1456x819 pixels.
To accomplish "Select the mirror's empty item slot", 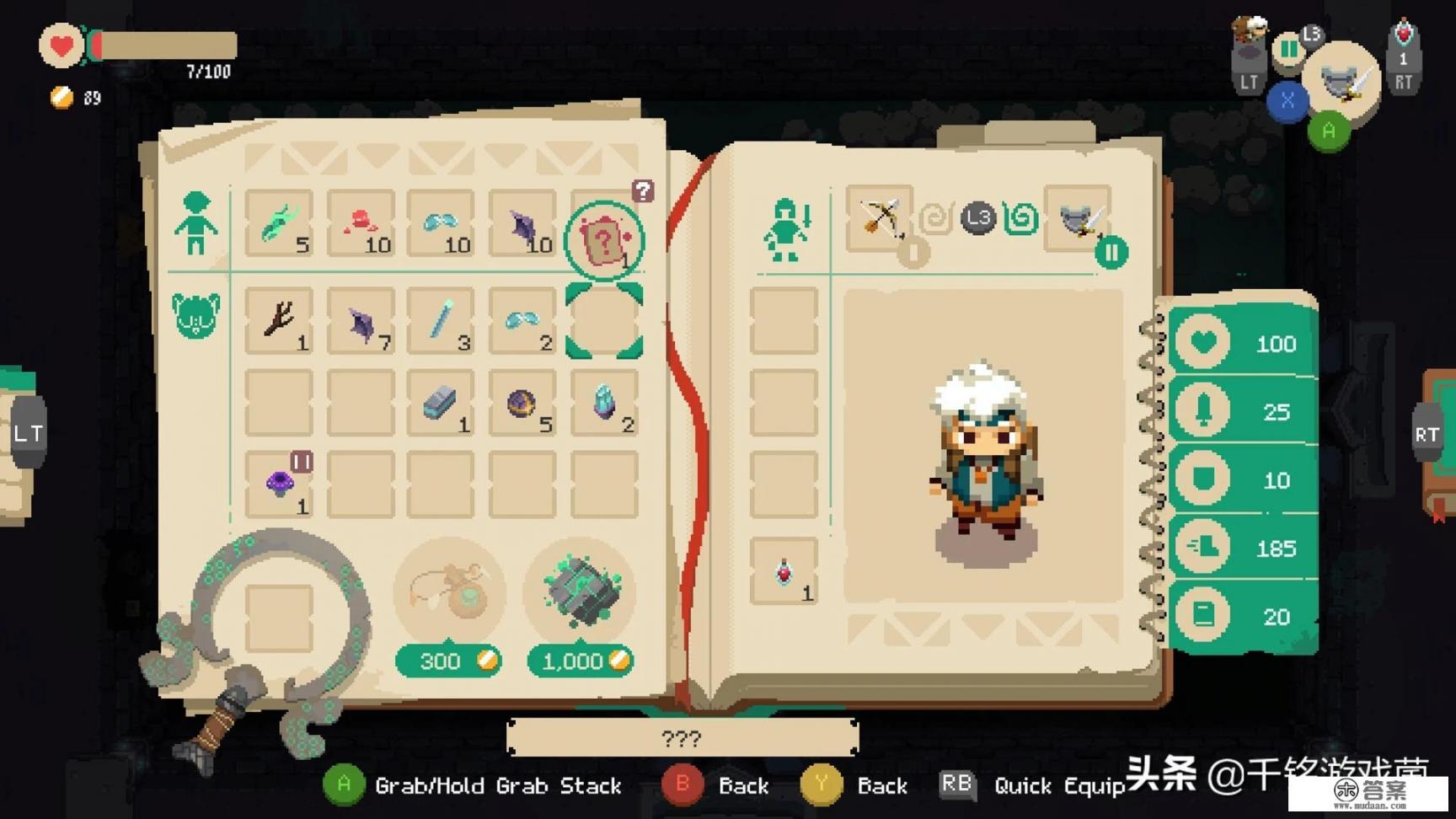I will [279, 618].
